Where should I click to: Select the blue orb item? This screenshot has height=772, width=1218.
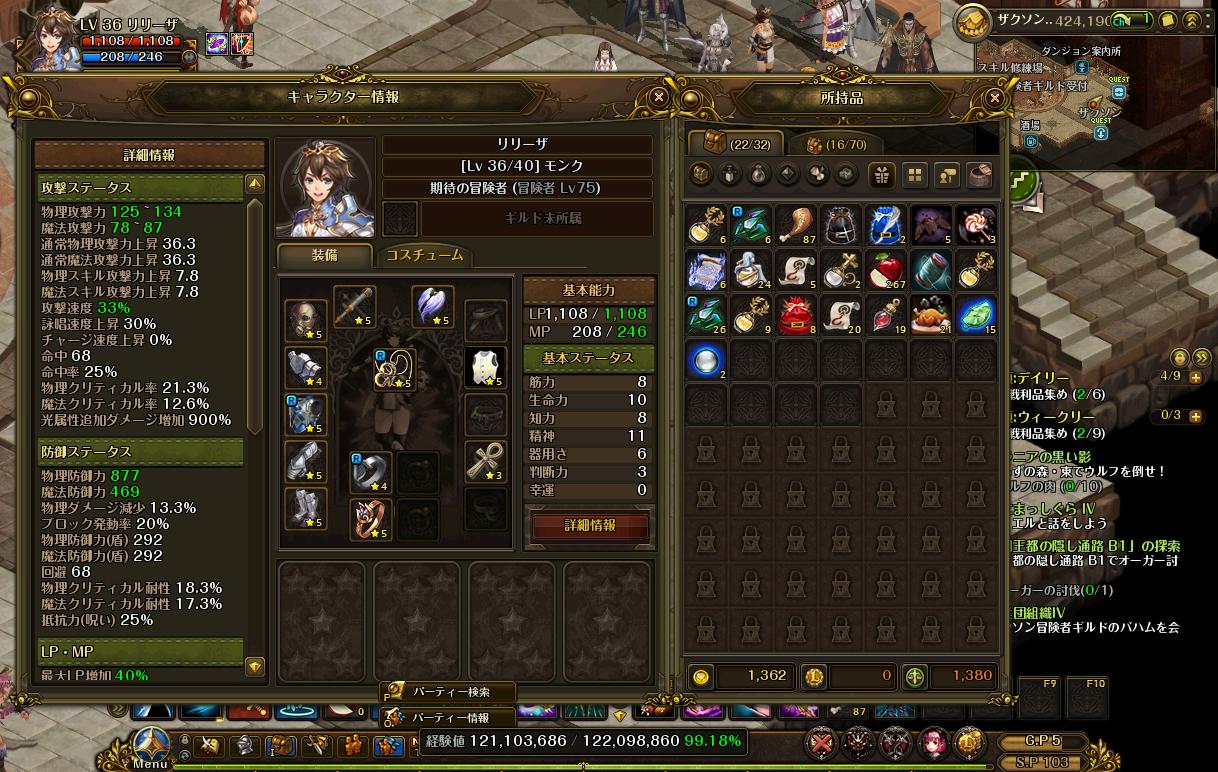(x=706, y=360)
